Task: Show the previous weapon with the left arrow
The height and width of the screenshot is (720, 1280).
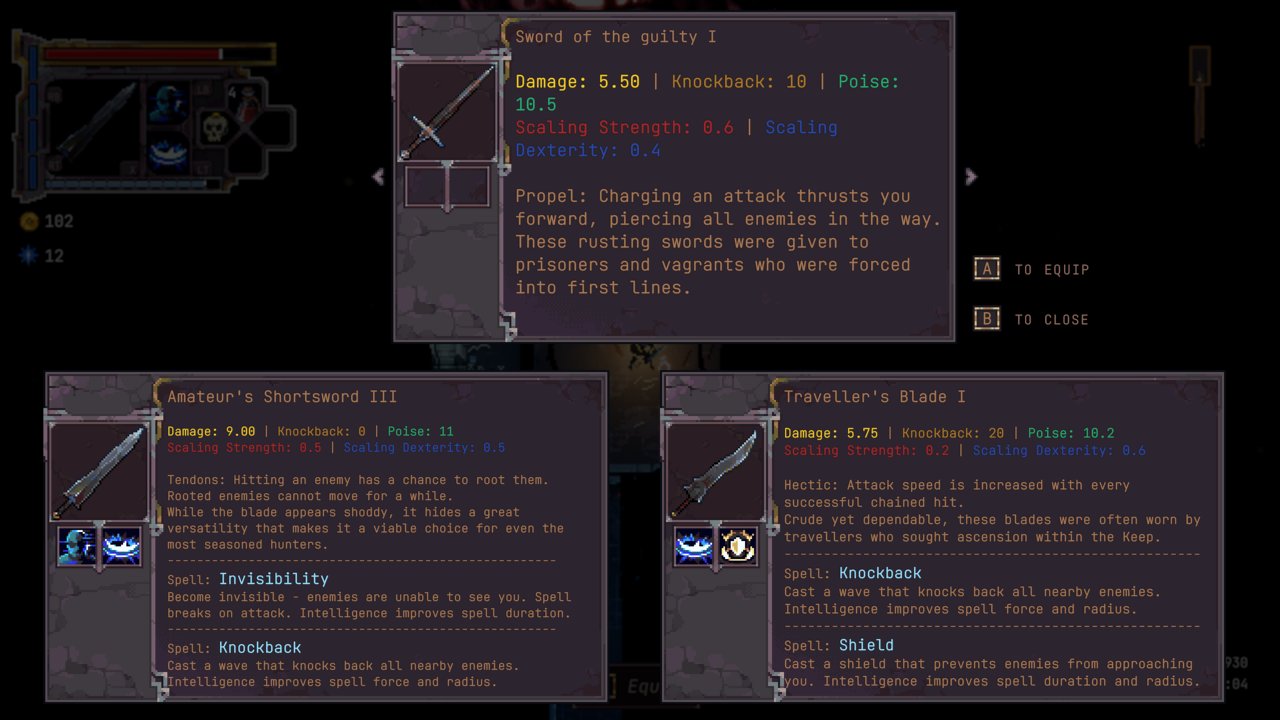Action: (x=378, y=177)
